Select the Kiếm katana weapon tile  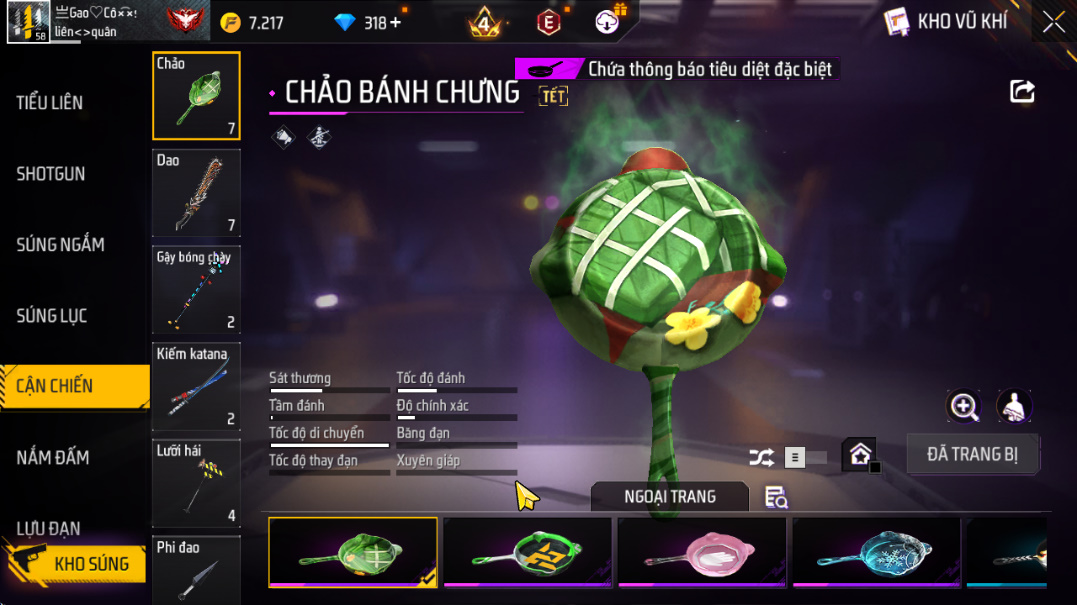[196, 386]
